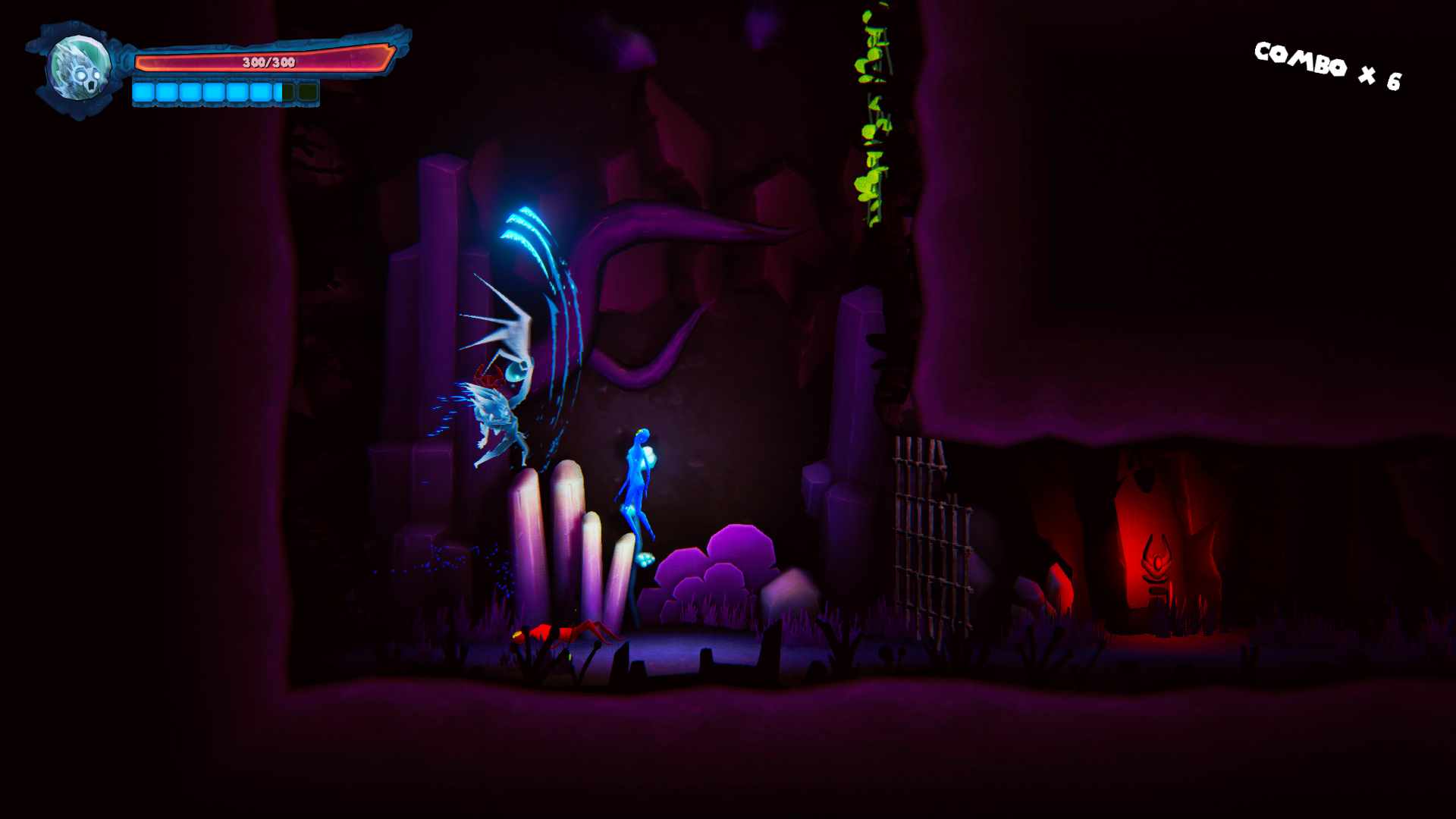The image size is (1456, 819).
Task: Toggle the first blue energy segment
Action: 143,93
